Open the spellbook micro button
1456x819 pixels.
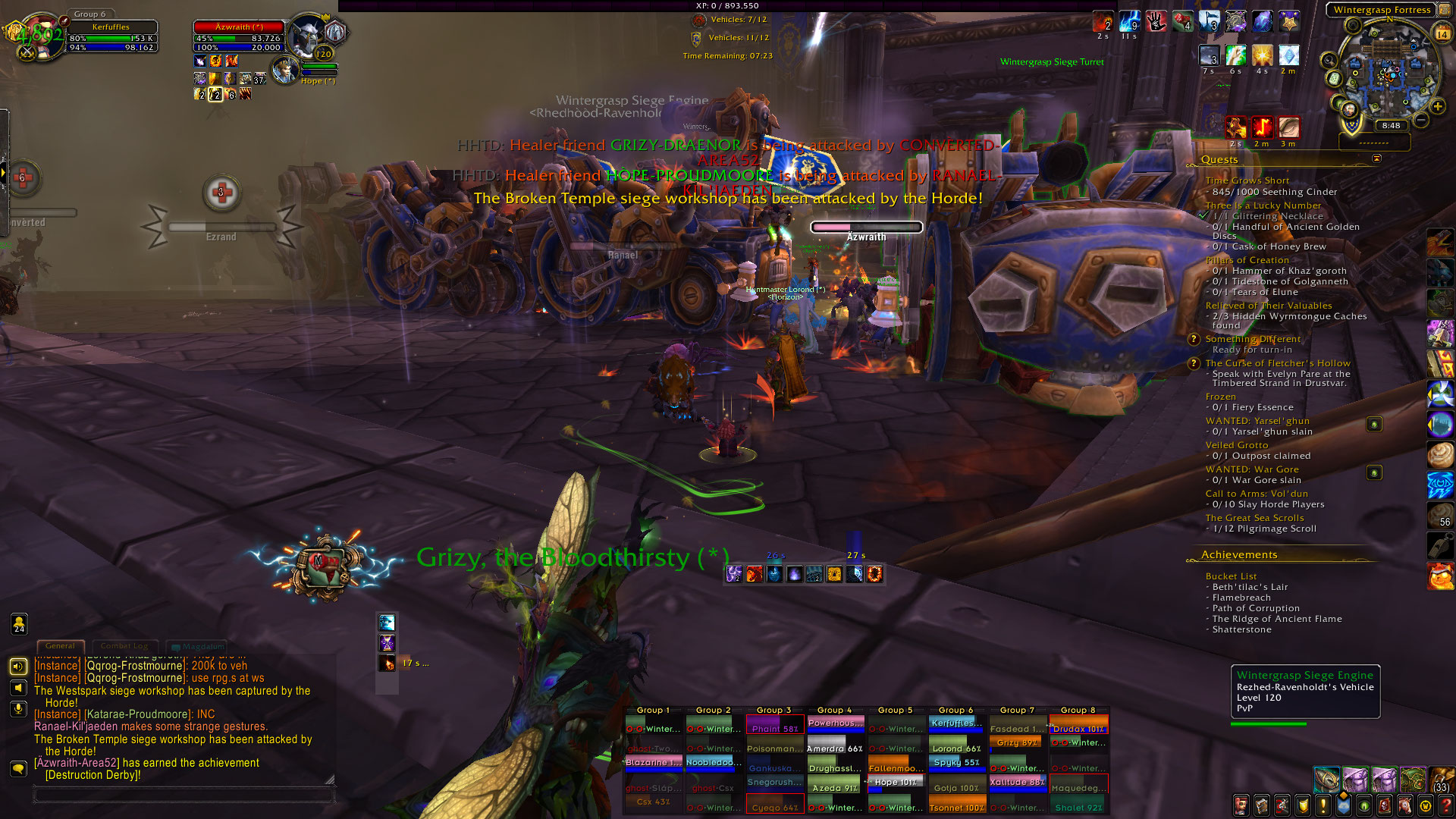1261,805
